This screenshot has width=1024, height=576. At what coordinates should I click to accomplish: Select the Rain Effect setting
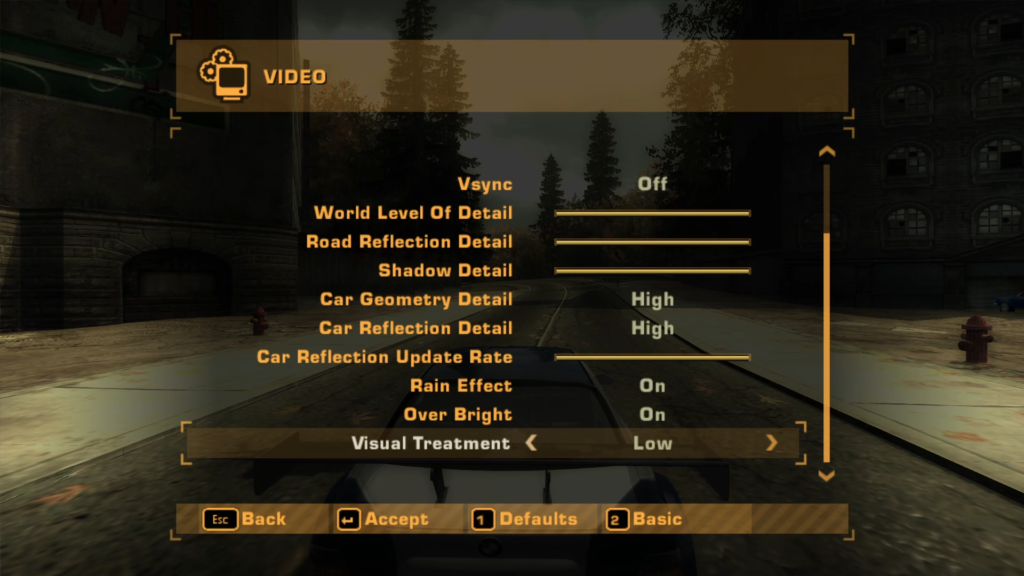652,386
